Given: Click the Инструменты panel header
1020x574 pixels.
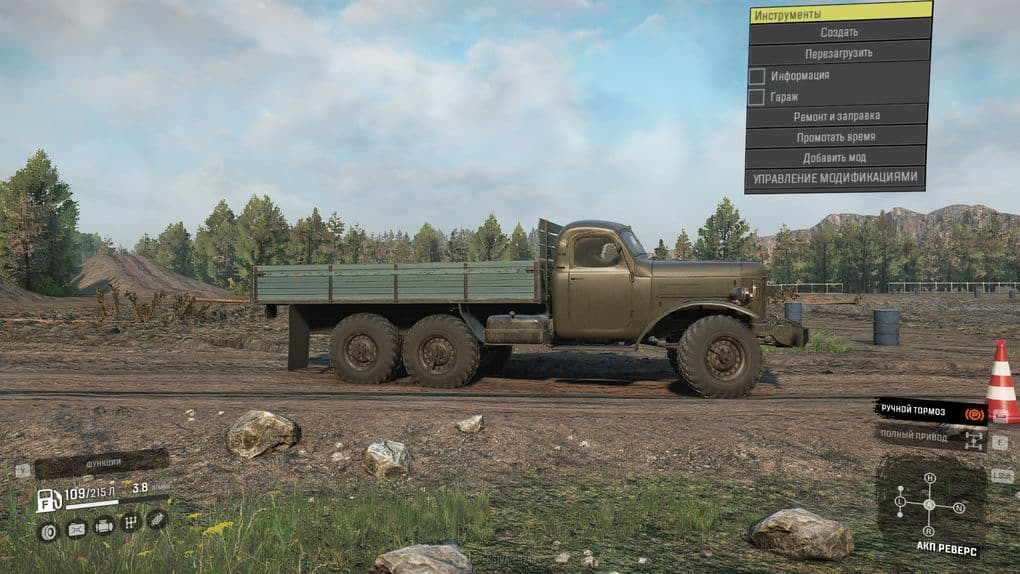Looking at the screenshot, I should pyautogui.click(x=839, y=13).
